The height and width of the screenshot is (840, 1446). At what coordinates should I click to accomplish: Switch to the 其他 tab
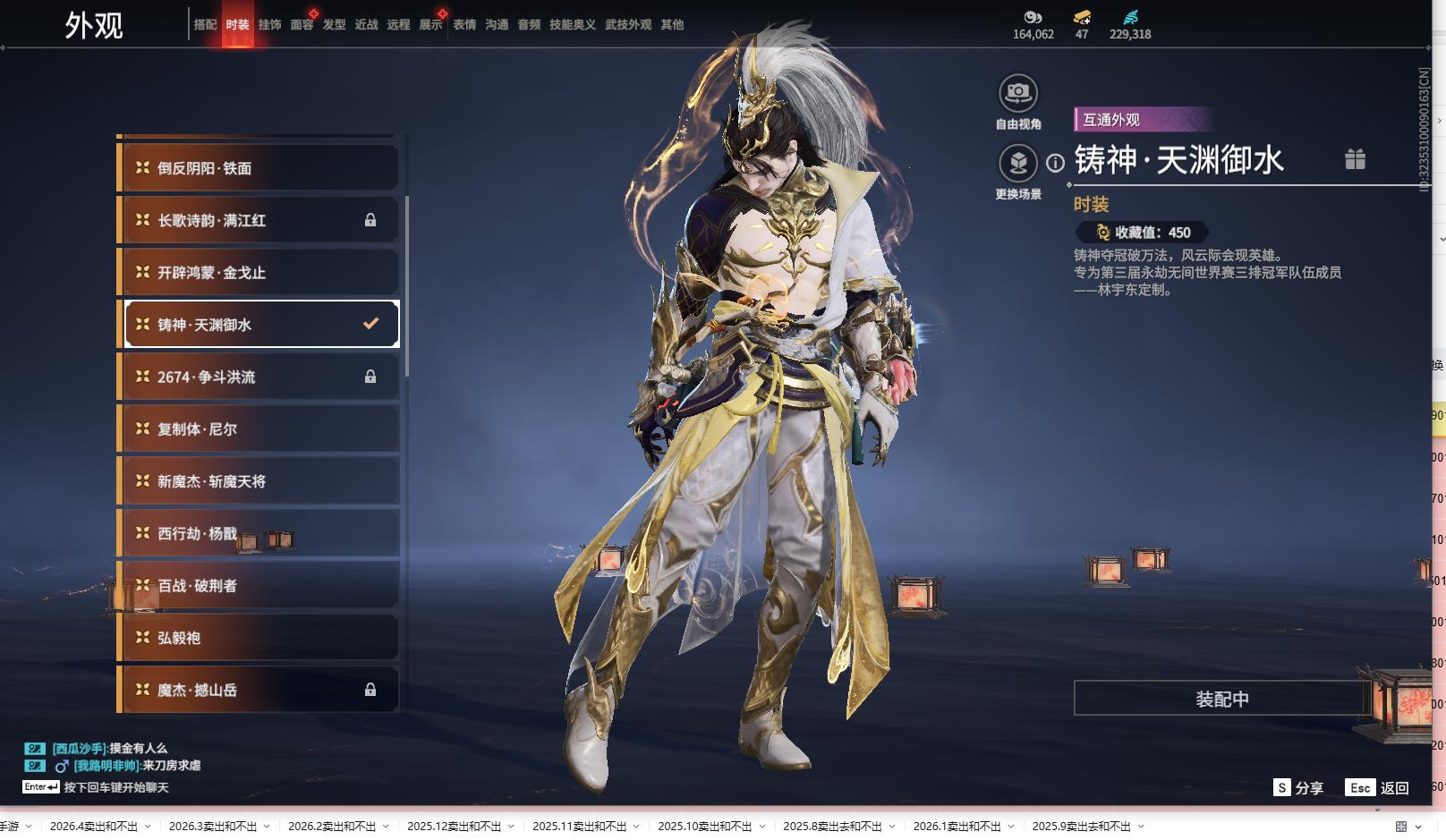tap(672, 25)
